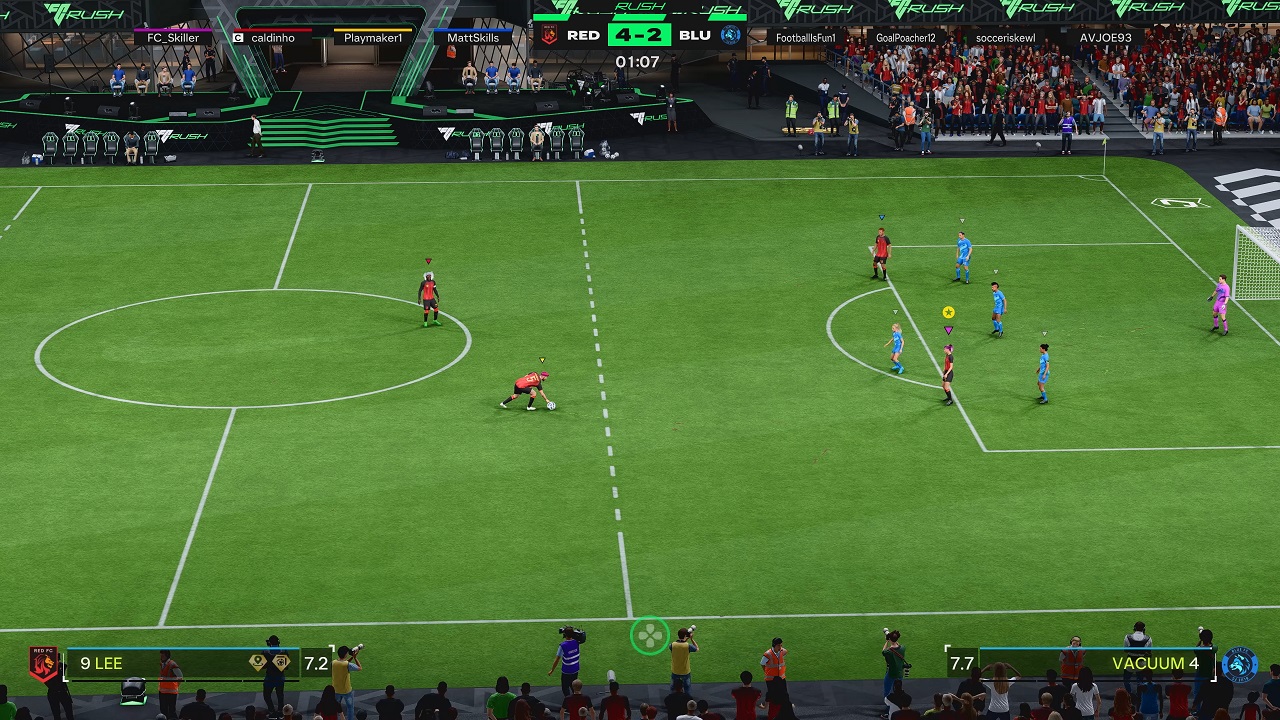Select the FC_Skiller player name tag
Viewport: 1280px width, 720px height.
pyautogui.click(x=173, y=38)
